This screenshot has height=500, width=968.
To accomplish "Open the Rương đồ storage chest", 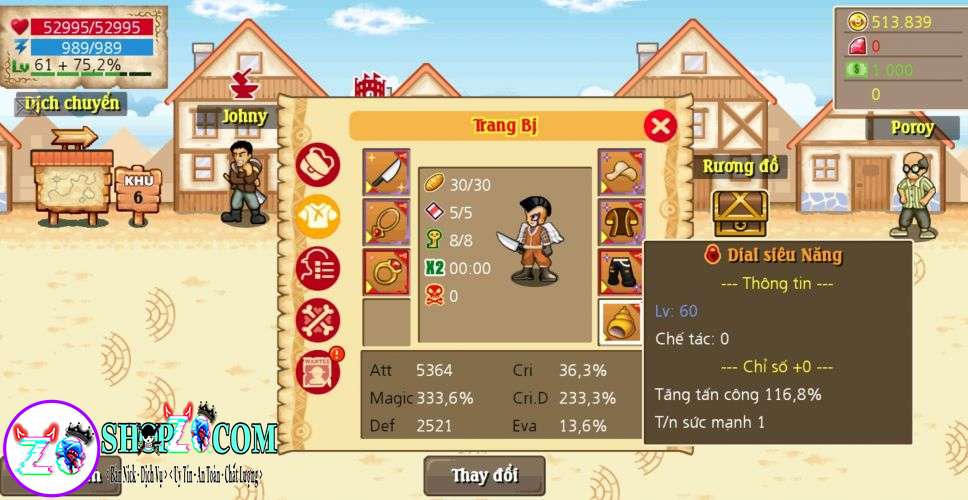I will point(740,211).
